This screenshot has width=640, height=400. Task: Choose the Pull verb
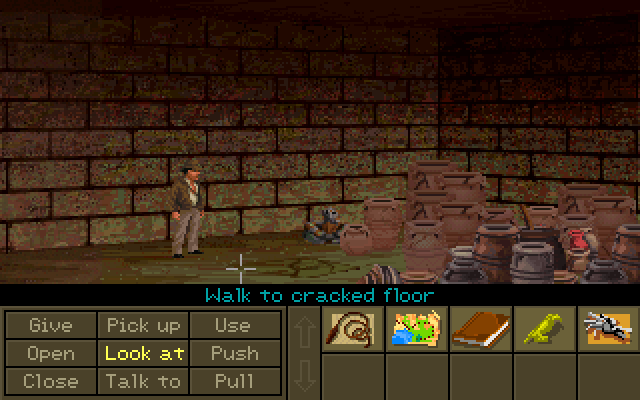pos(233,381)
